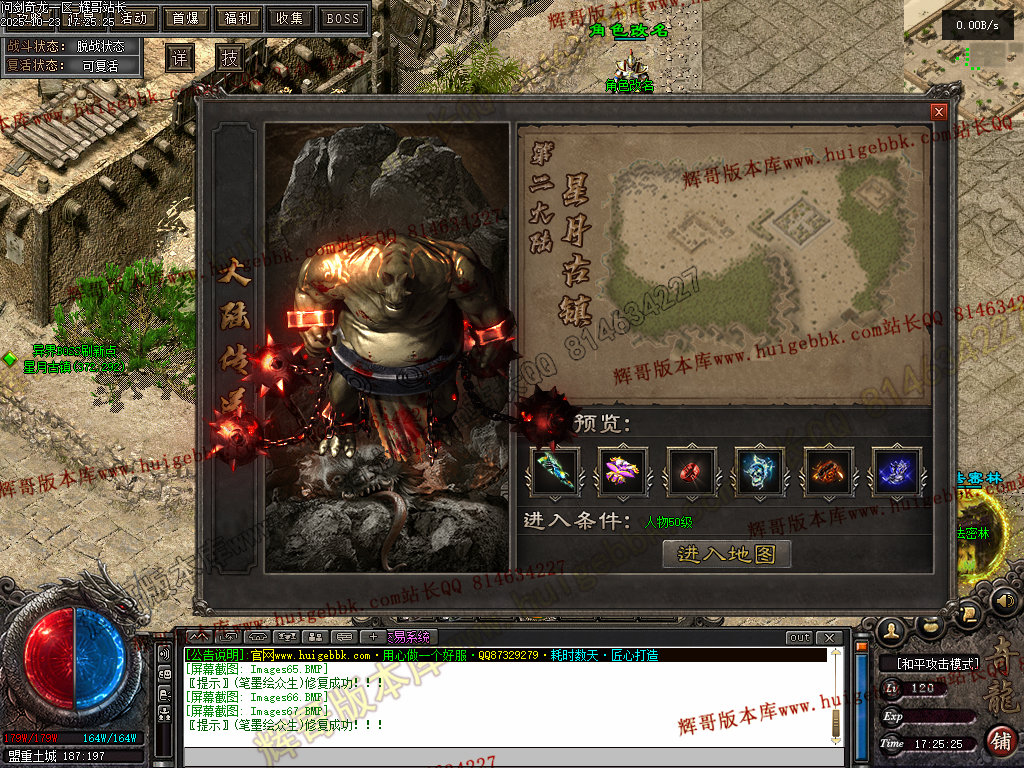Close the continent teleport window
Screen dimensions: 1024x768
(938, 112)
